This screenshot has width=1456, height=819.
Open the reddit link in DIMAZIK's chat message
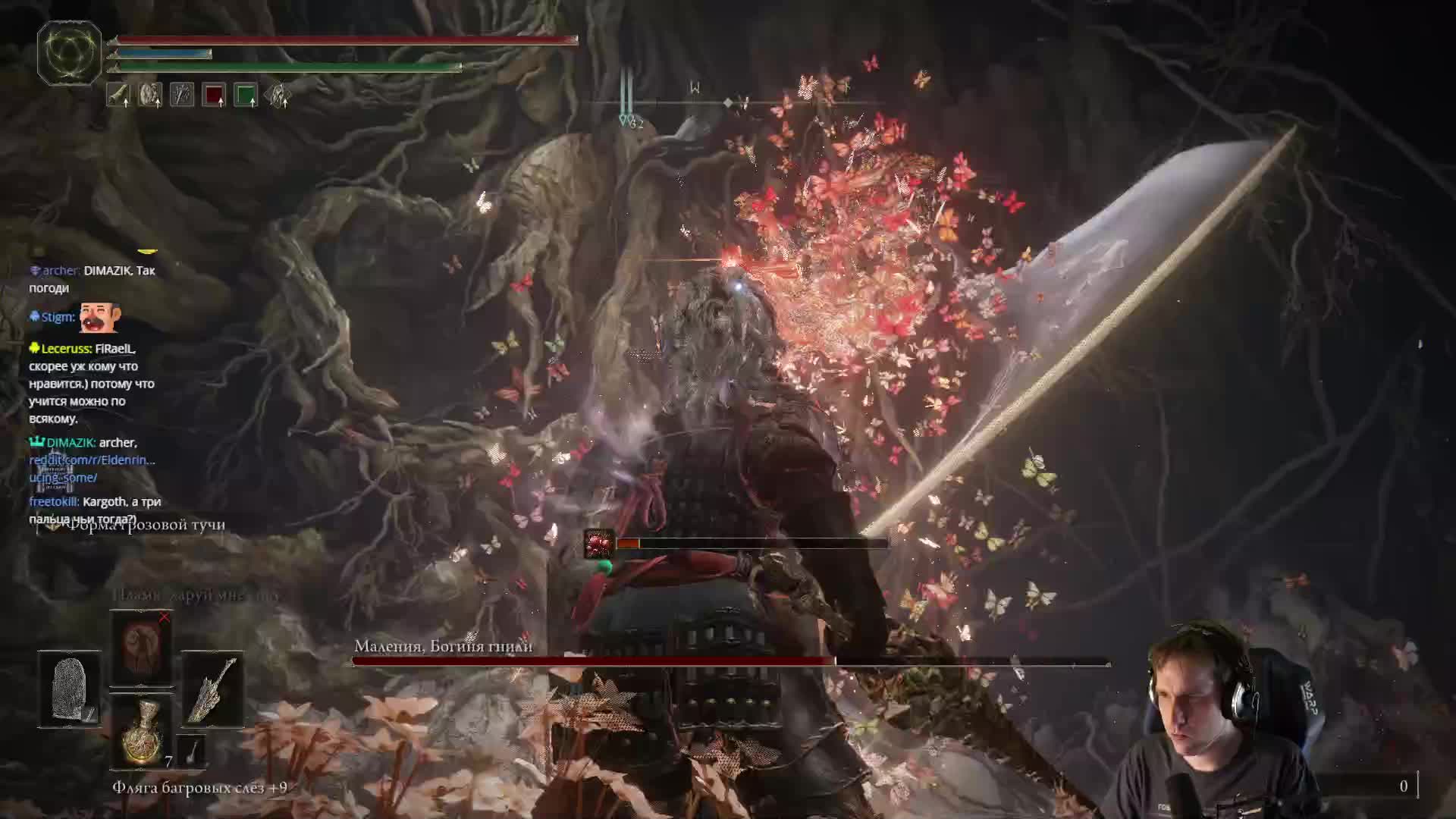pyautogui.click(x=91, y=460)
